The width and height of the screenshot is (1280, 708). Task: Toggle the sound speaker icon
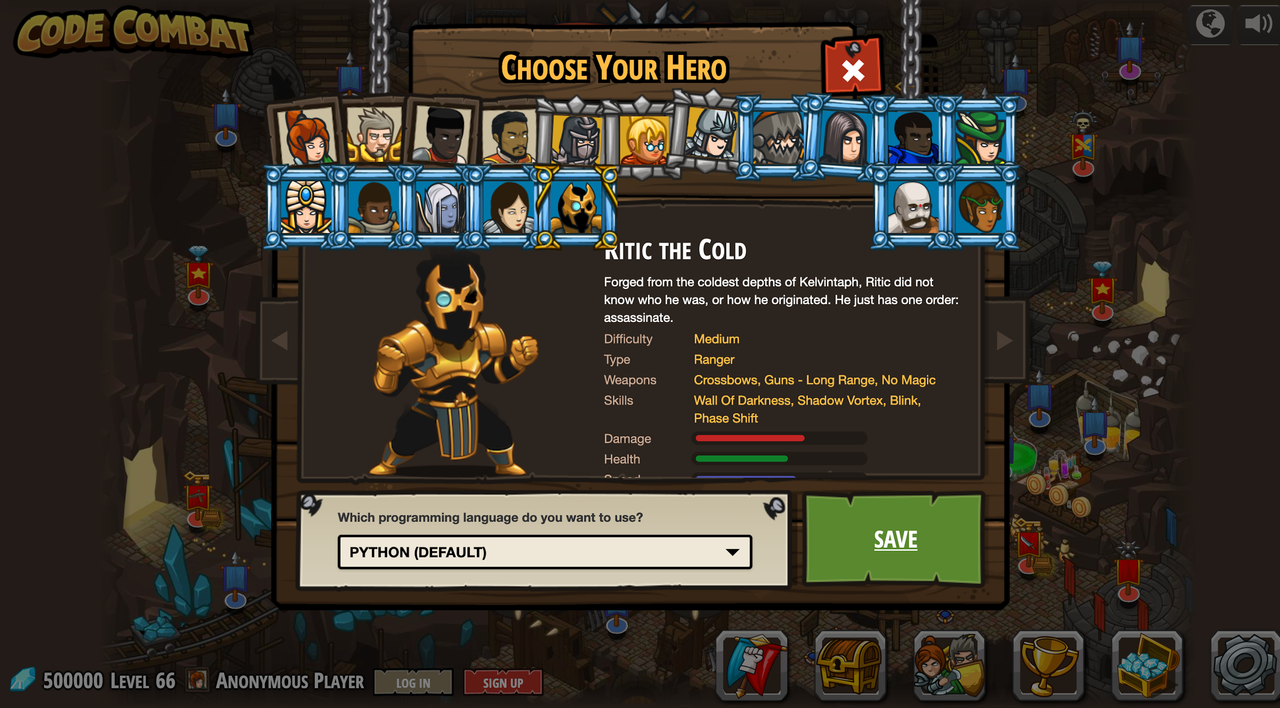1258,23
